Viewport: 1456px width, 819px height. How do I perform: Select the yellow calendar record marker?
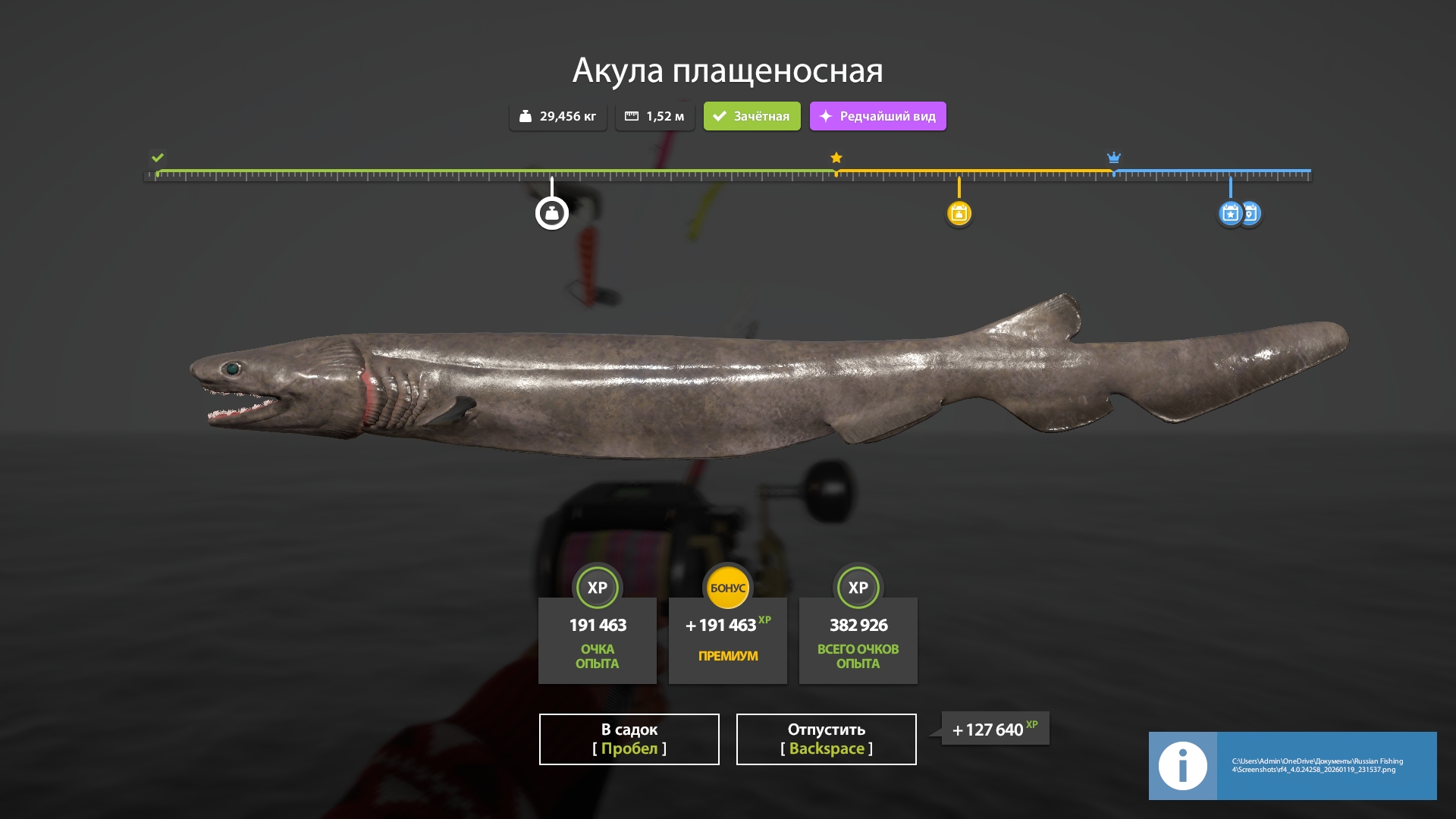[x=959, y=213]
